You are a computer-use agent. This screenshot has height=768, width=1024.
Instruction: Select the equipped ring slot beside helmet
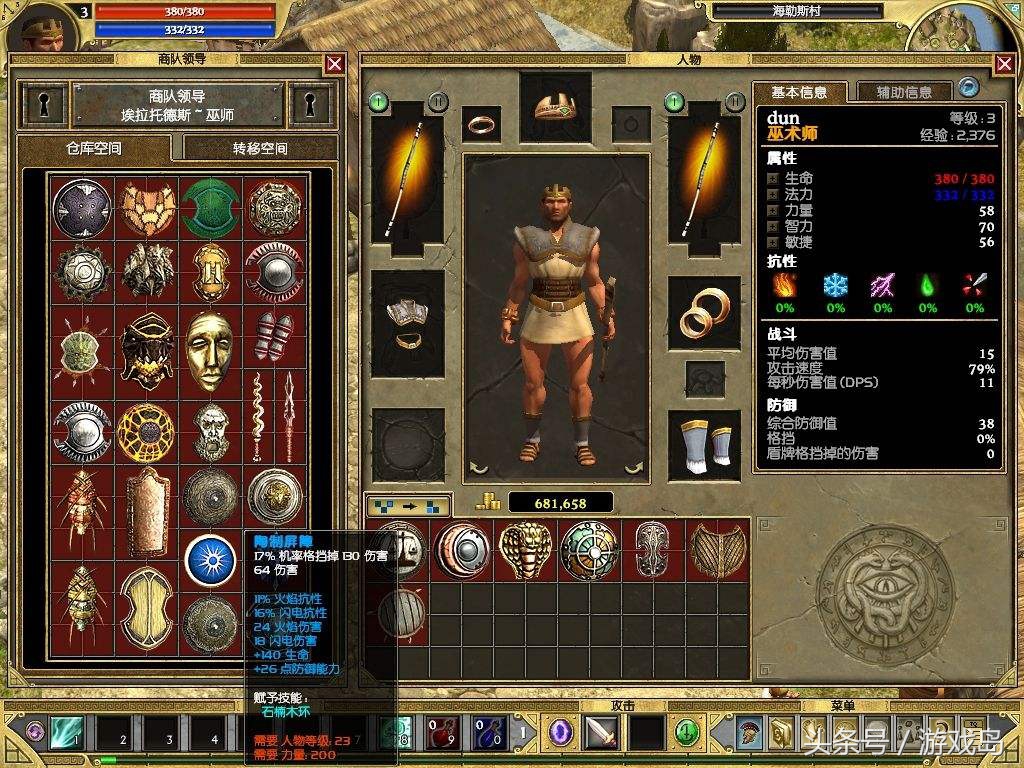click(481, 125)
